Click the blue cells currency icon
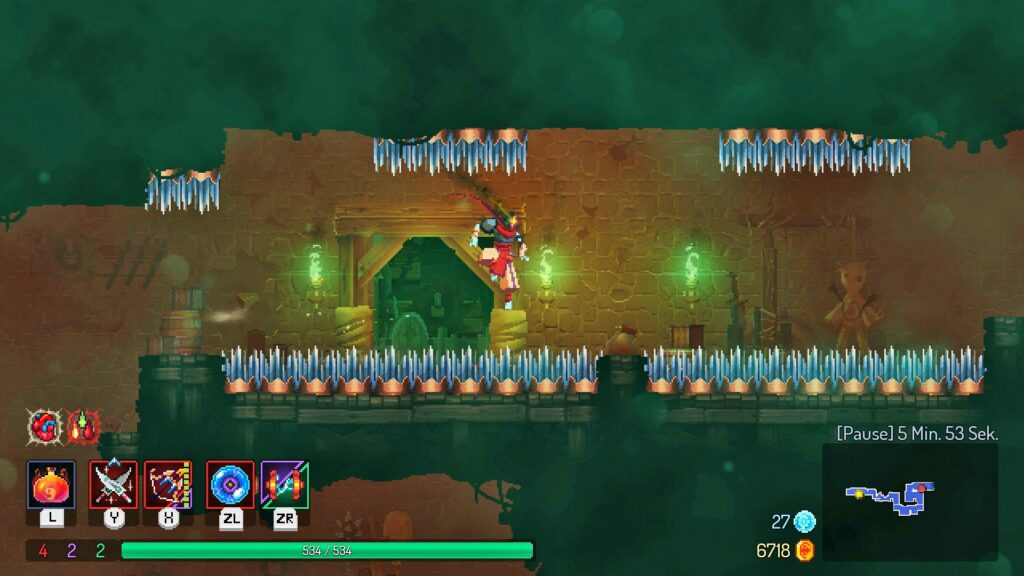The image size is (1024, 576). (805, 521)
